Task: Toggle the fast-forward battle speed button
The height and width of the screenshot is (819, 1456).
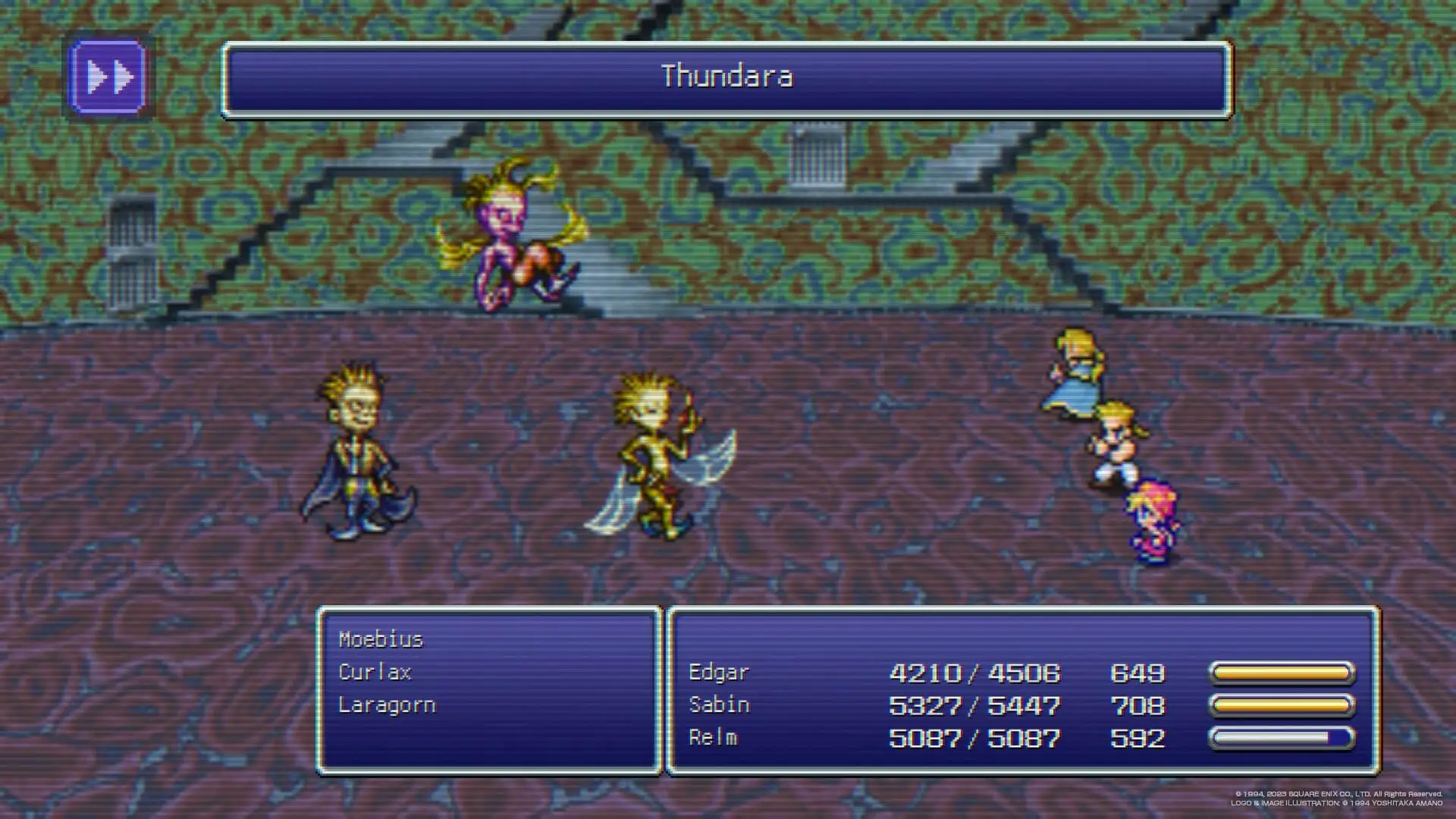Action: 108,77
